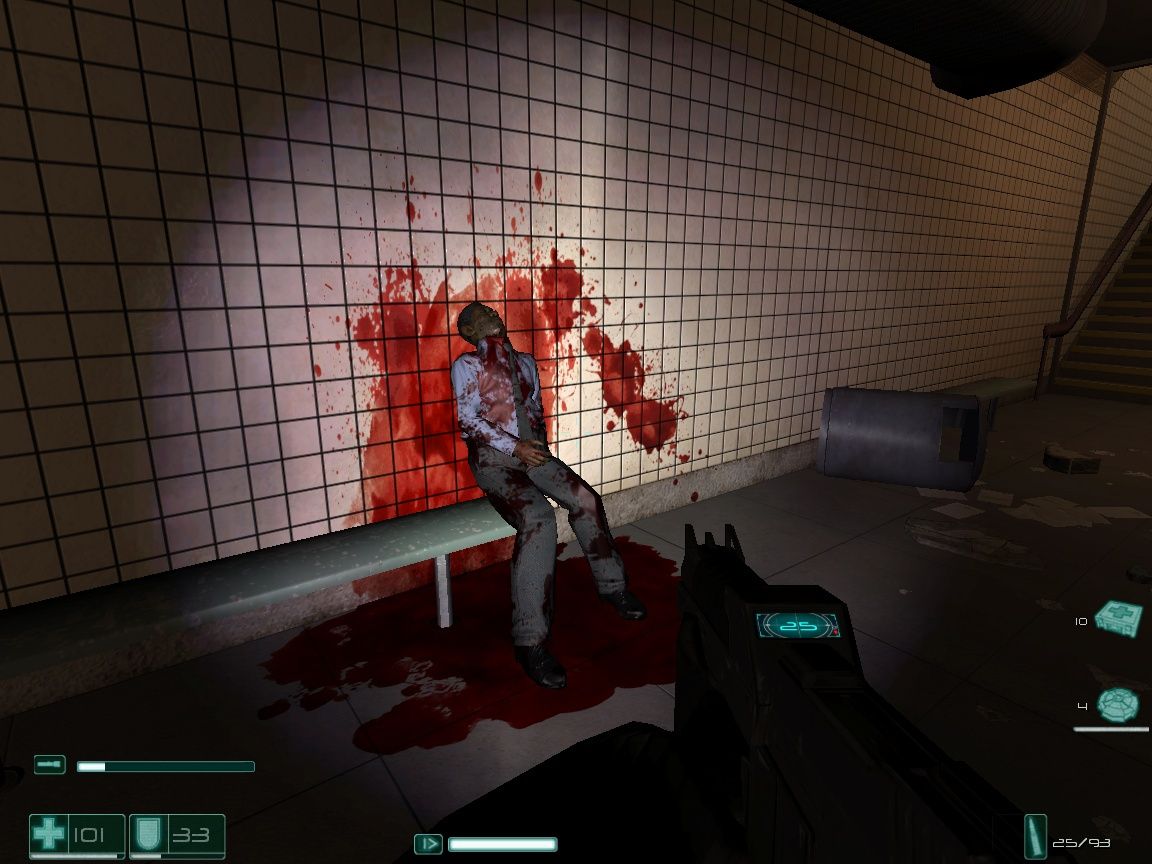The width and height of the screenshot is (1152, 864).
Task: Click the health cross icon
Action: [x=48, y=834]
